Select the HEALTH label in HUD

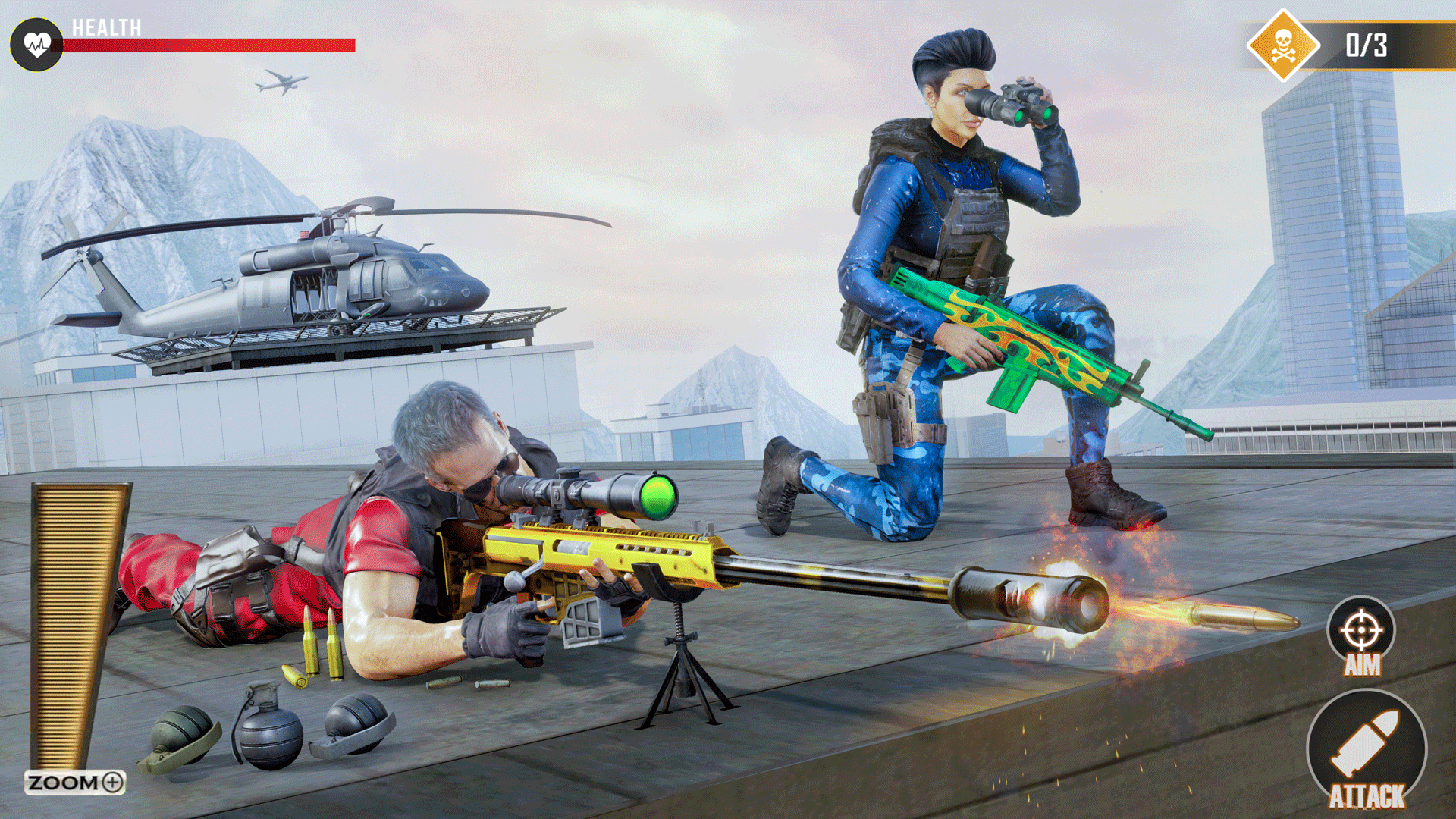tap(105, 27)
